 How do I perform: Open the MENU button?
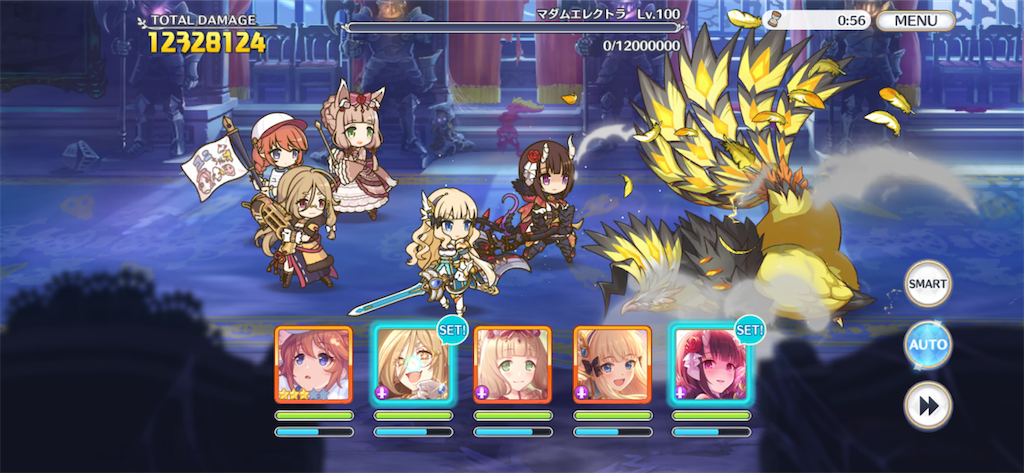pyautogui.click(x=915, y=20)
